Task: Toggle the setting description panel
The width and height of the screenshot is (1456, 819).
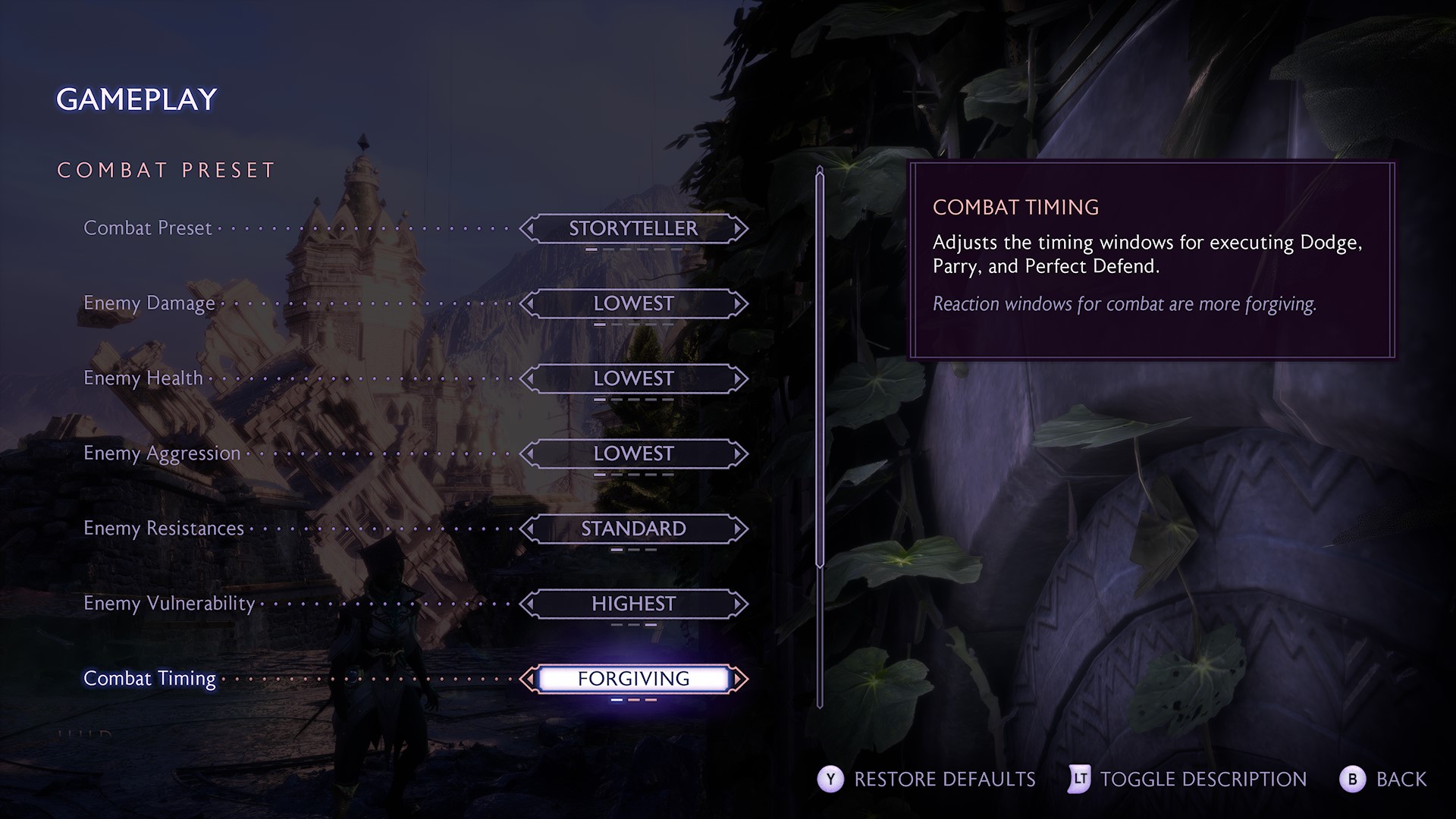Action: (x=1188, y=779)
